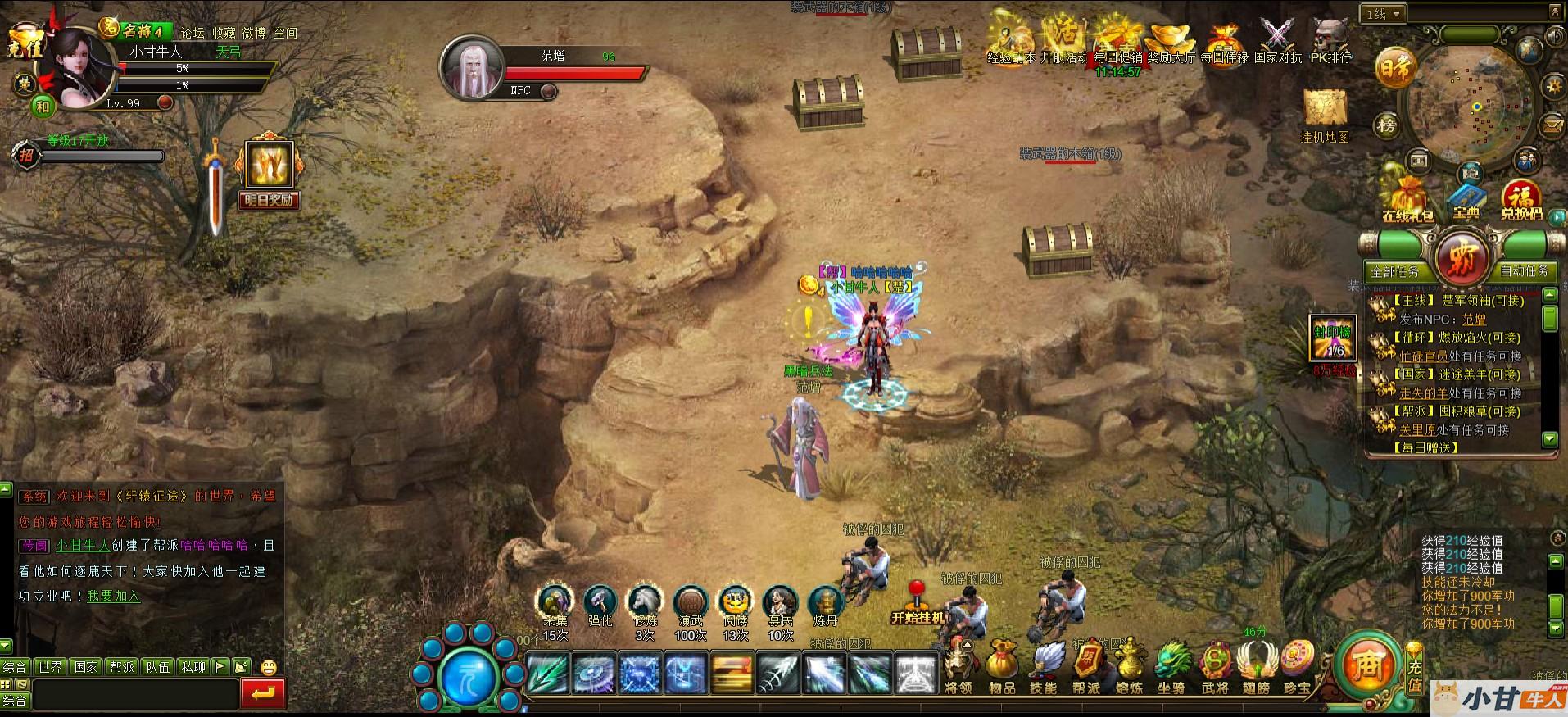This screenshot has width=1568, height=717.
Task: Open the 1线 server line dropdown
Action: click(1384, 14)
